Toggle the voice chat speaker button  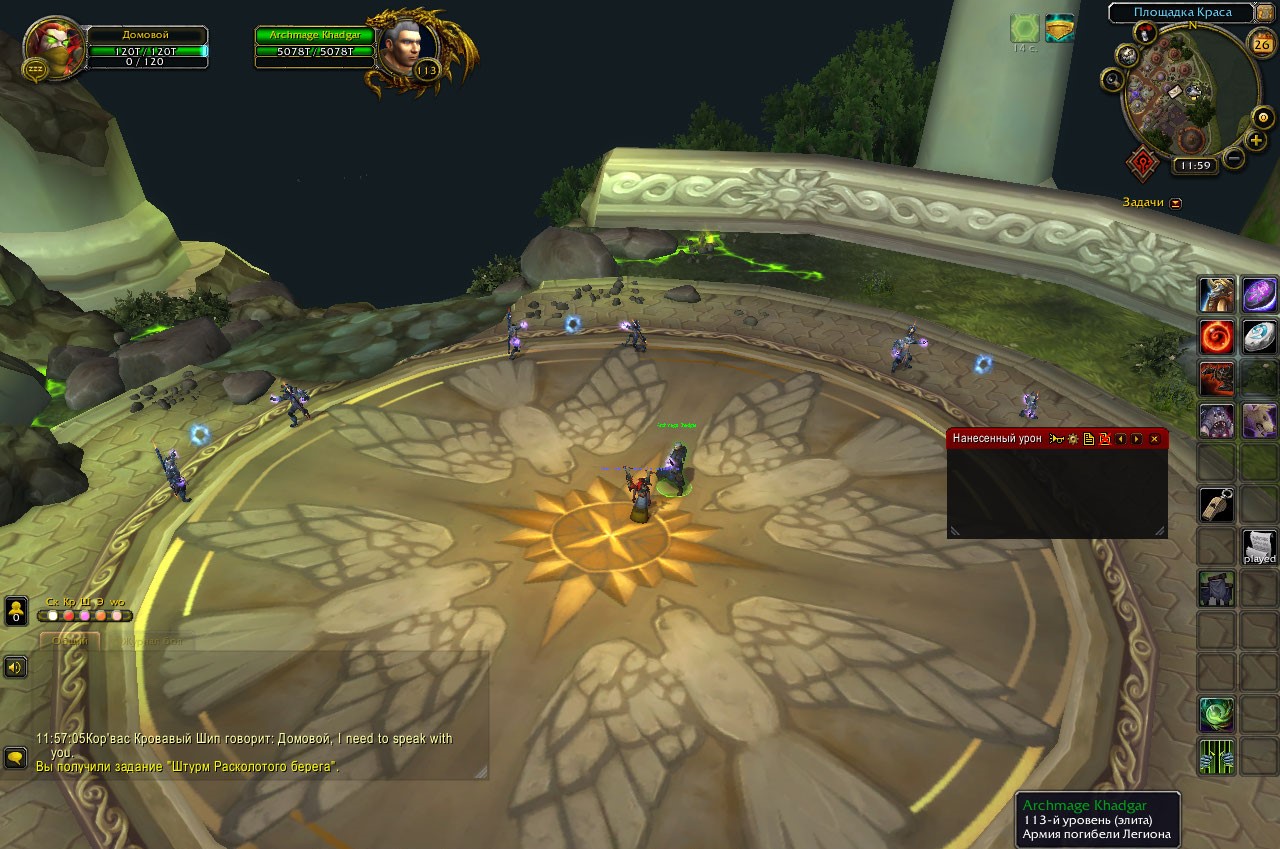click(x=15, y=666)
